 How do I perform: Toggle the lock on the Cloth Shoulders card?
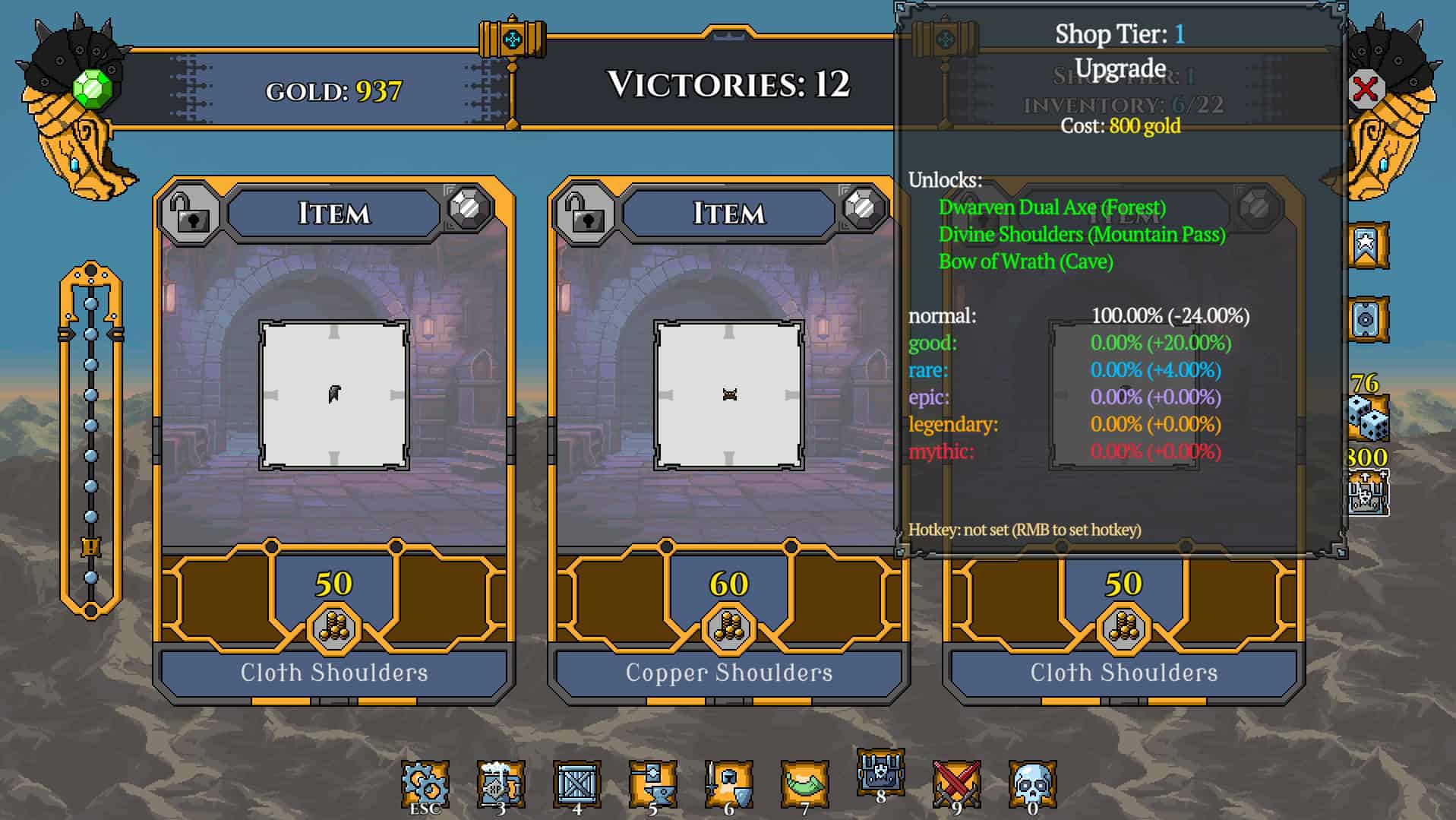click(x=190, y=212)
